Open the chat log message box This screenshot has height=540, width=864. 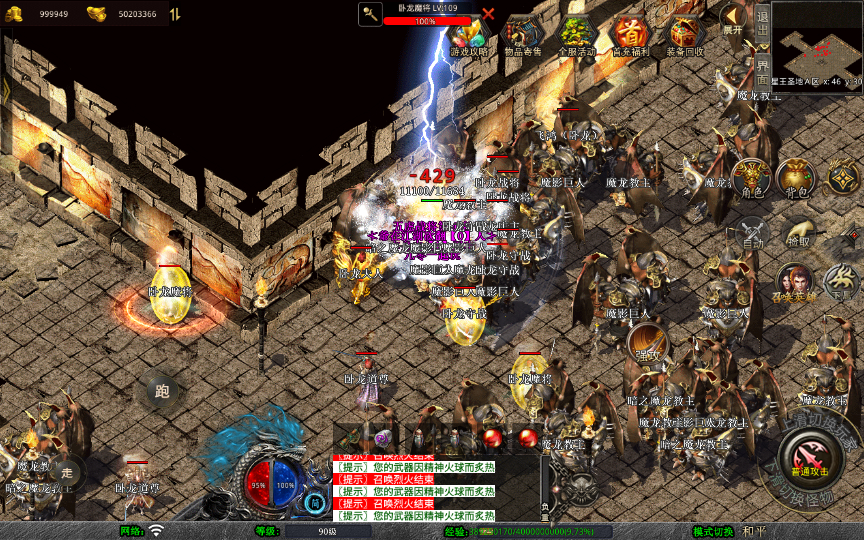(435, 487)
